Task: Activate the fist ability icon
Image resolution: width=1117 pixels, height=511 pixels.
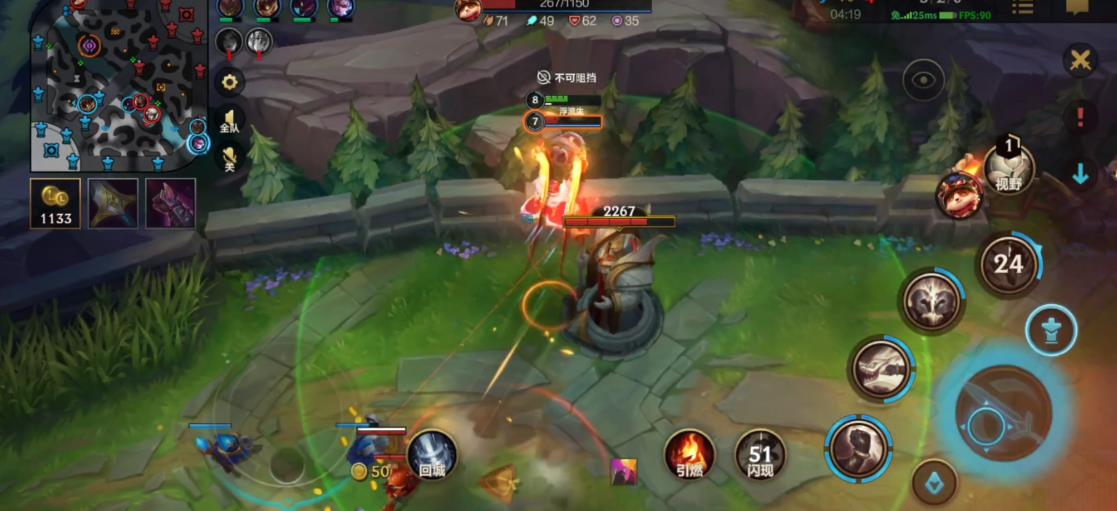Action: pyautogui.click(x=859, y=447)
